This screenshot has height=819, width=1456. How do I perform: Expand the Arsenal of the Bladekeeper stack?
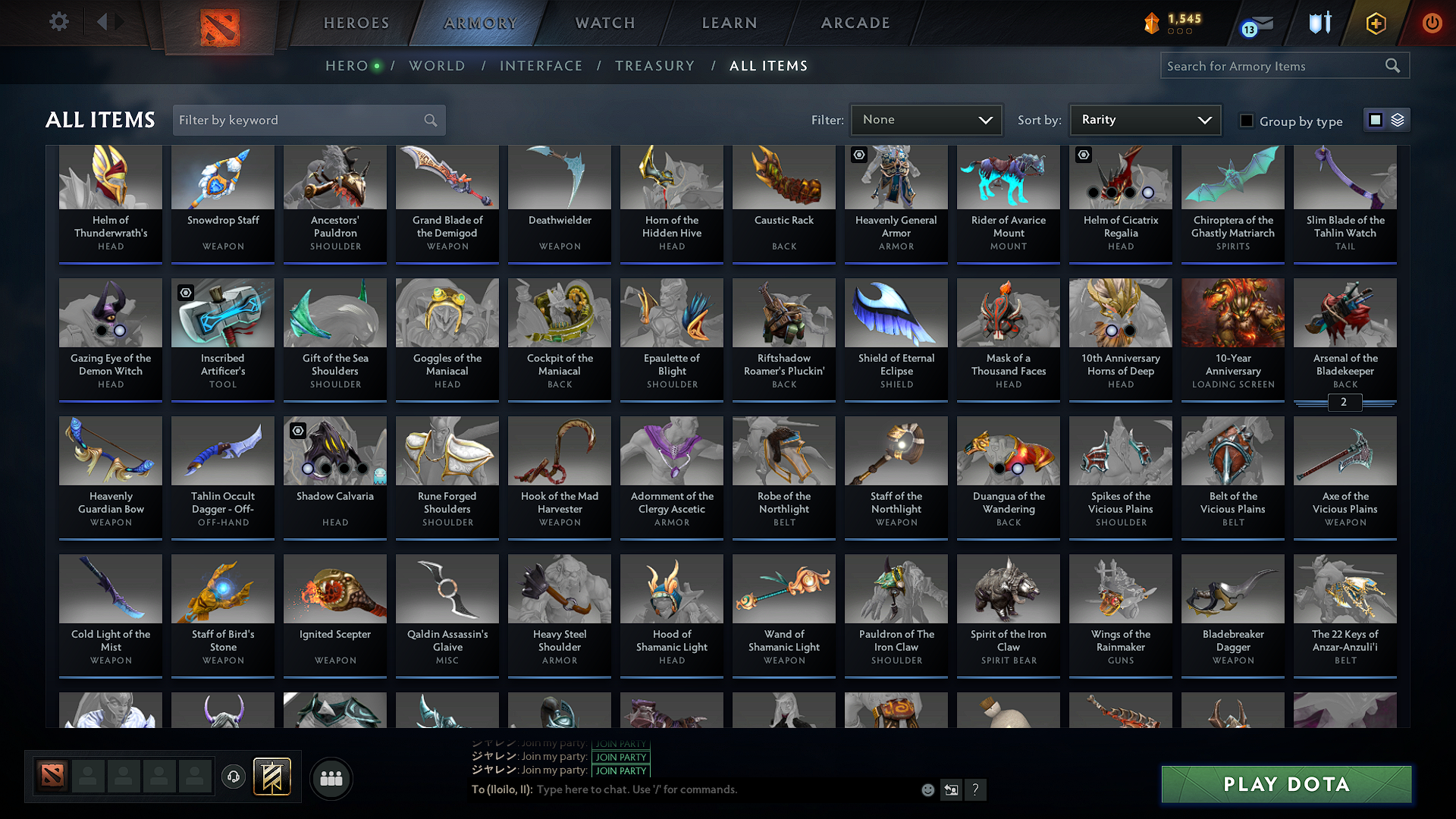(x=1345, y=403)
